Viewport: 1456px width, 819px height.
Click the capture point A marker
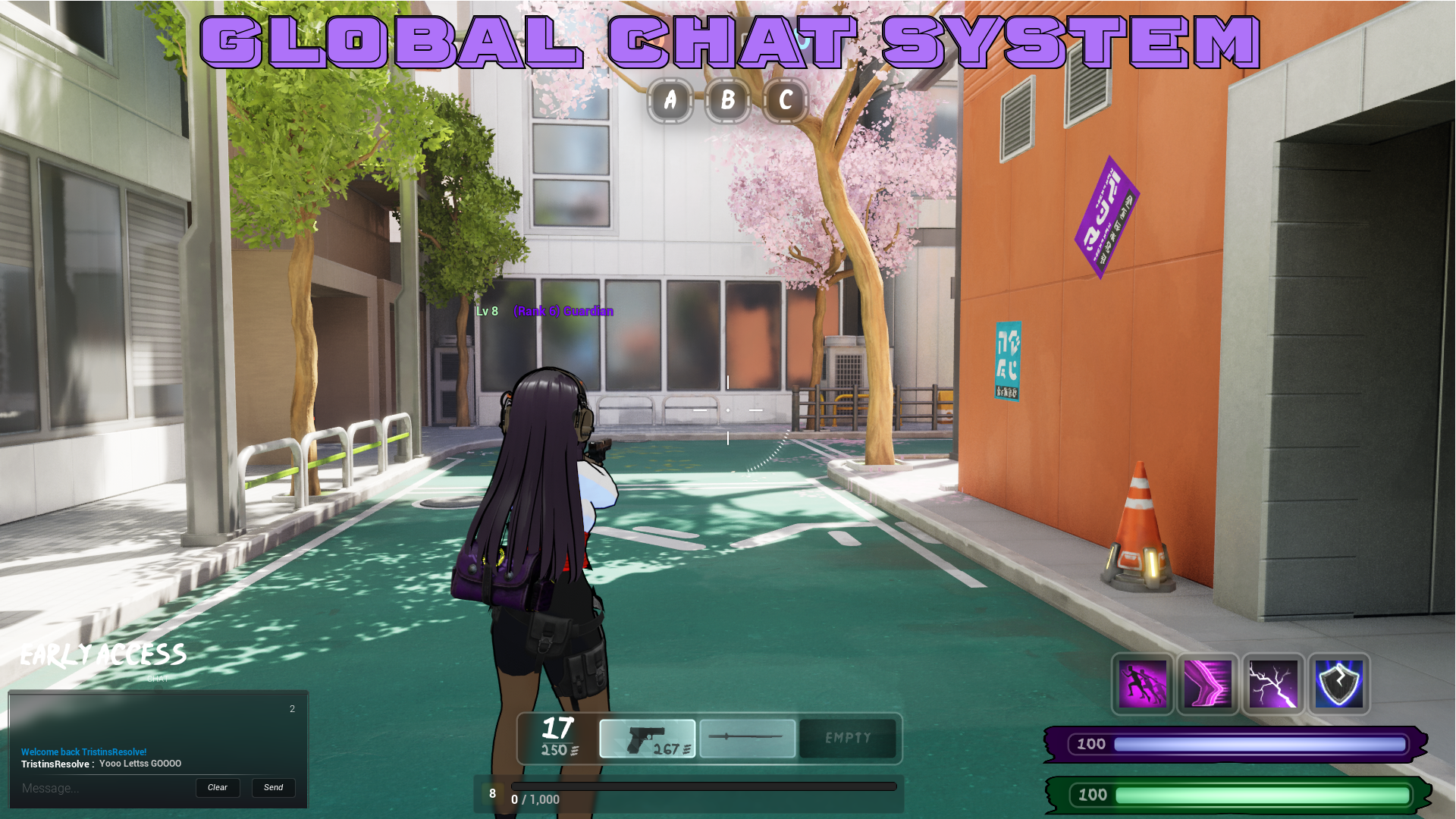point(670,100)
